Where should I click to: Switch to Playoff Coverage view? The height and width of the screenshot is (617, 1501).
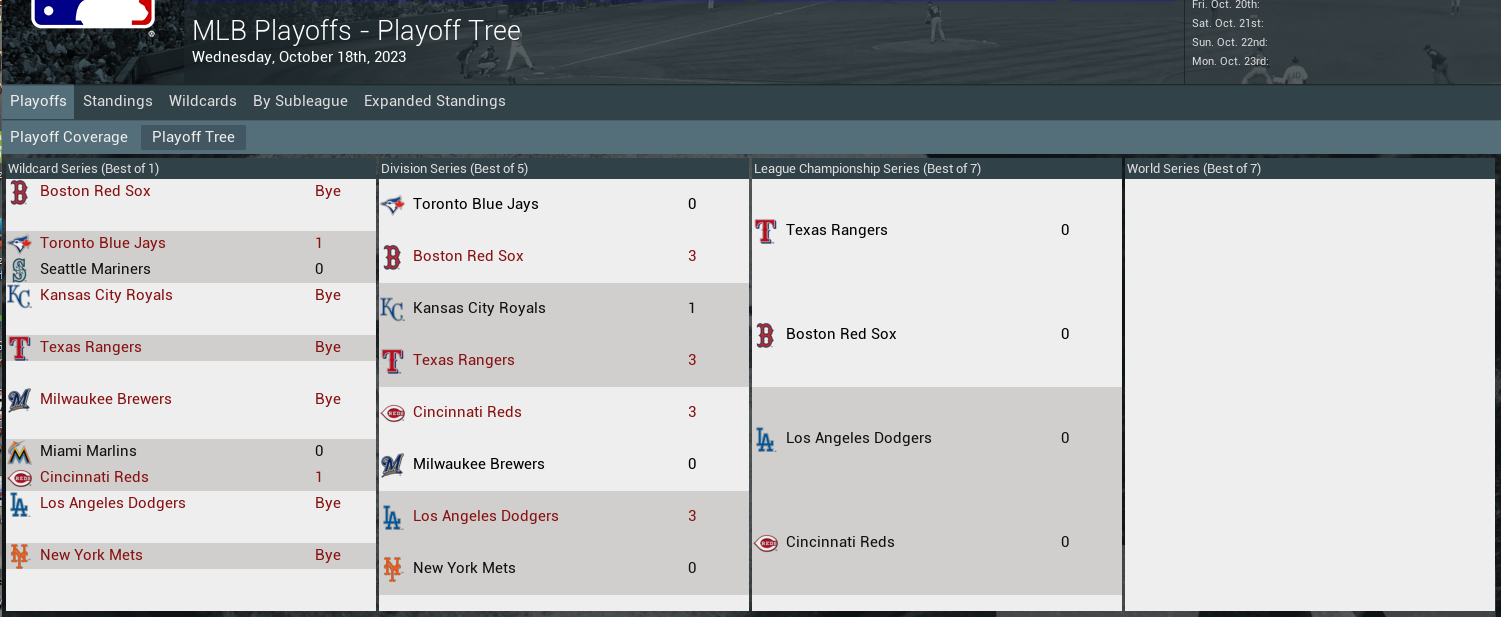coord(69,137)
